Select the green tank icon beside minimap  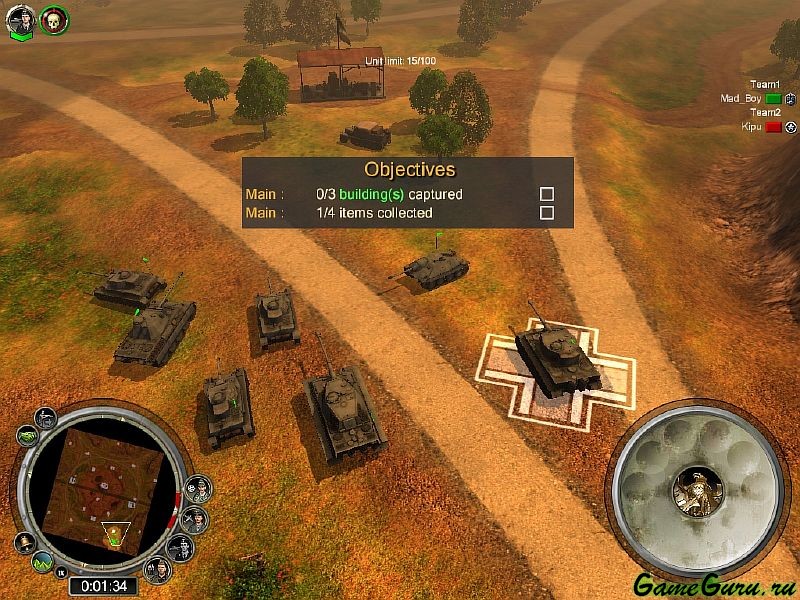(x=27, y=437)
